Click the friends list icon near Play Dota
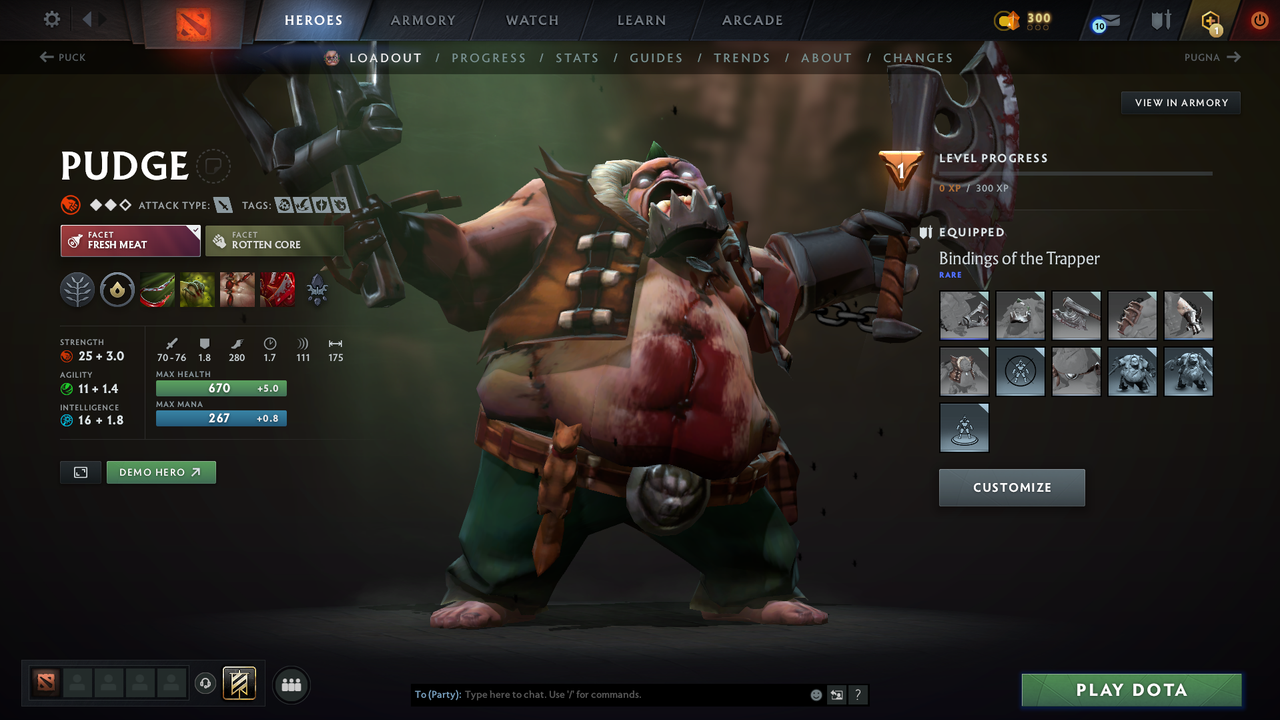The image size is (1280, 720). 290,684
